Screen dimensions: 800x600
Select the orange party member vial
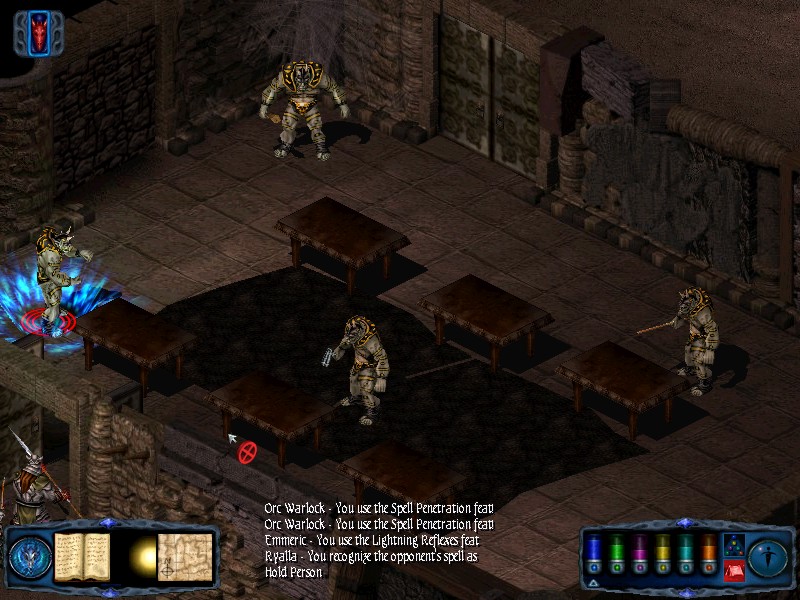click(709, 551)
